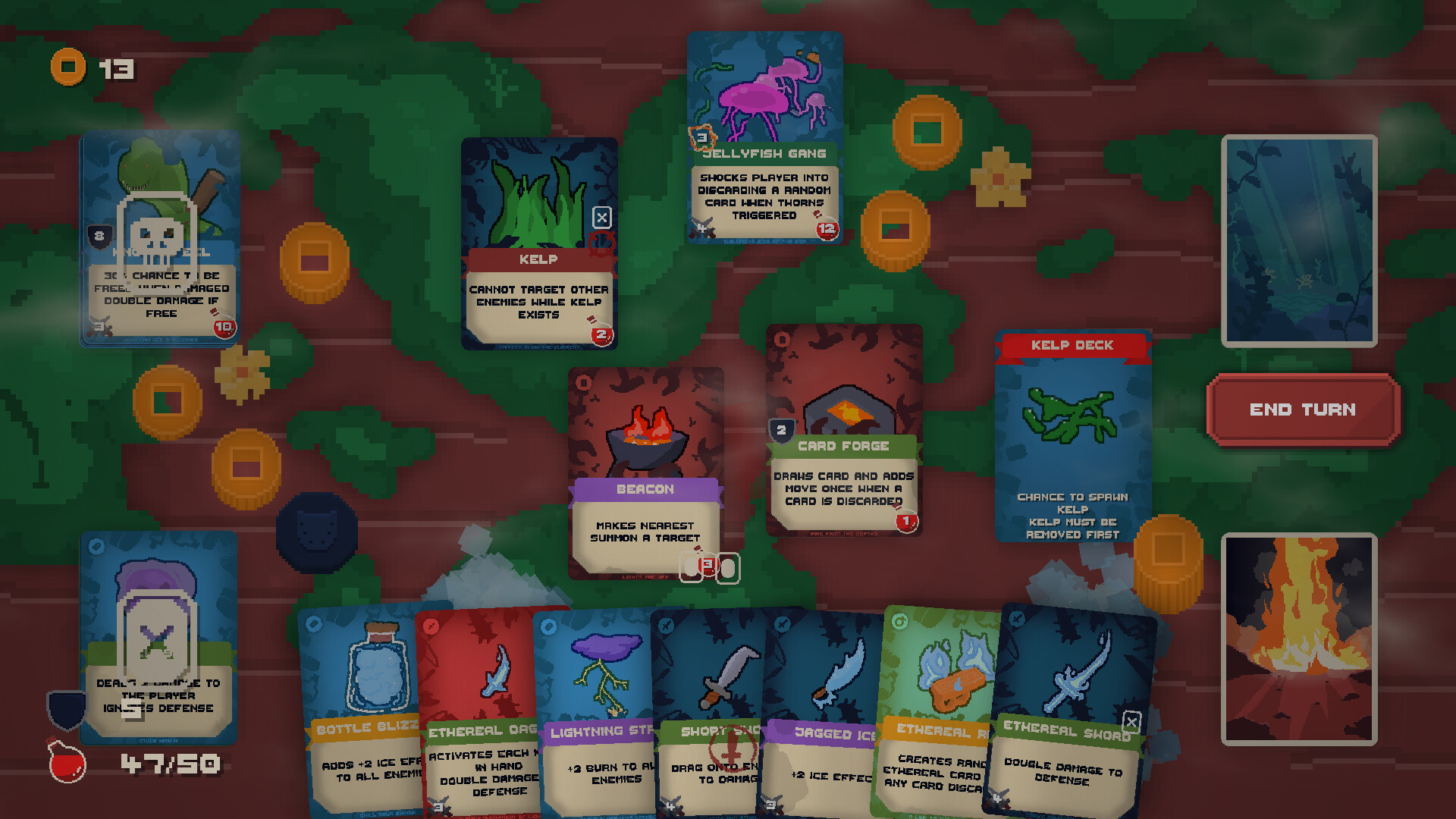Click the coin counter showing 13
Screen dimensions: 1456x819
point(91,67)
